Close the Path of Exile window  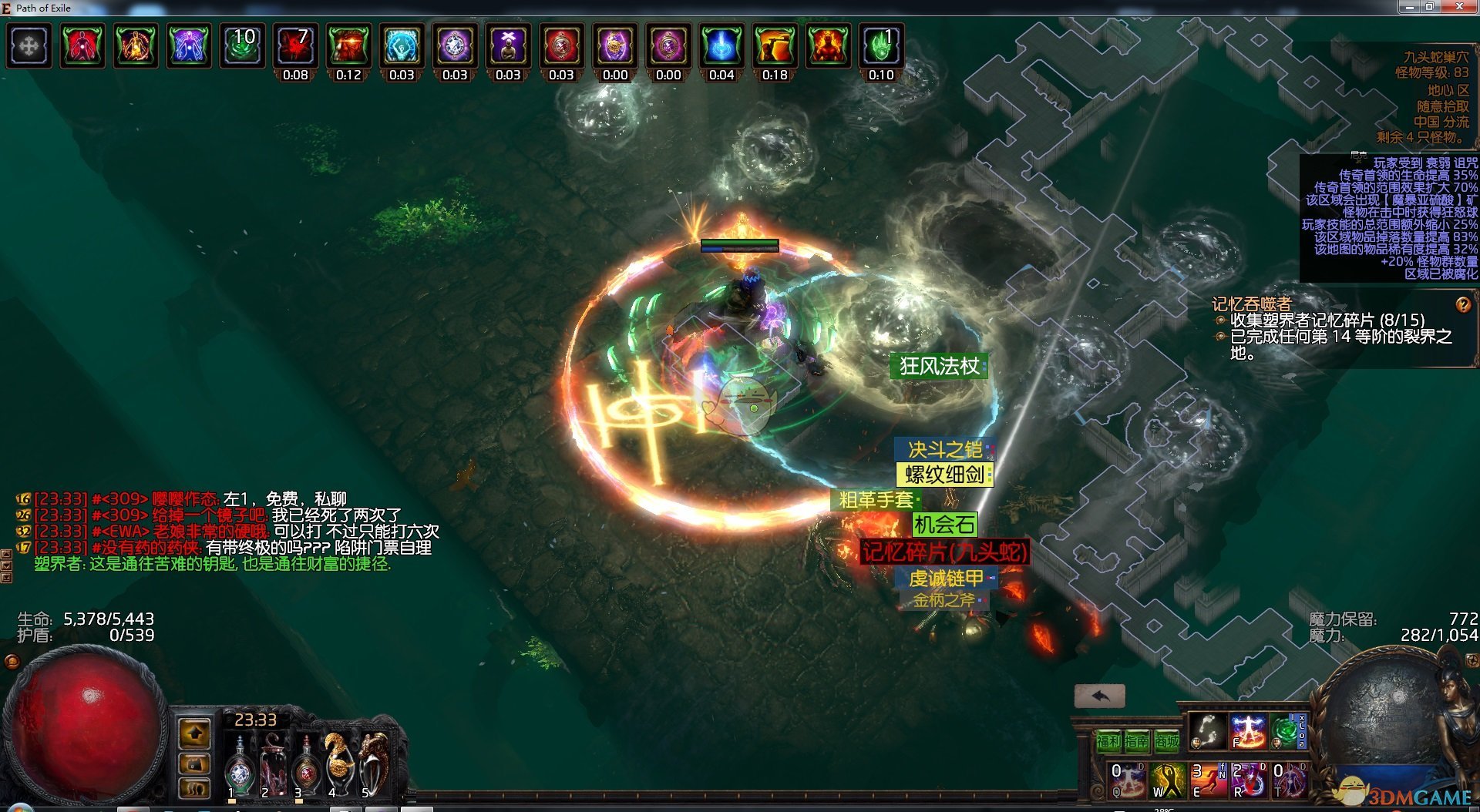click(1459, 7)
